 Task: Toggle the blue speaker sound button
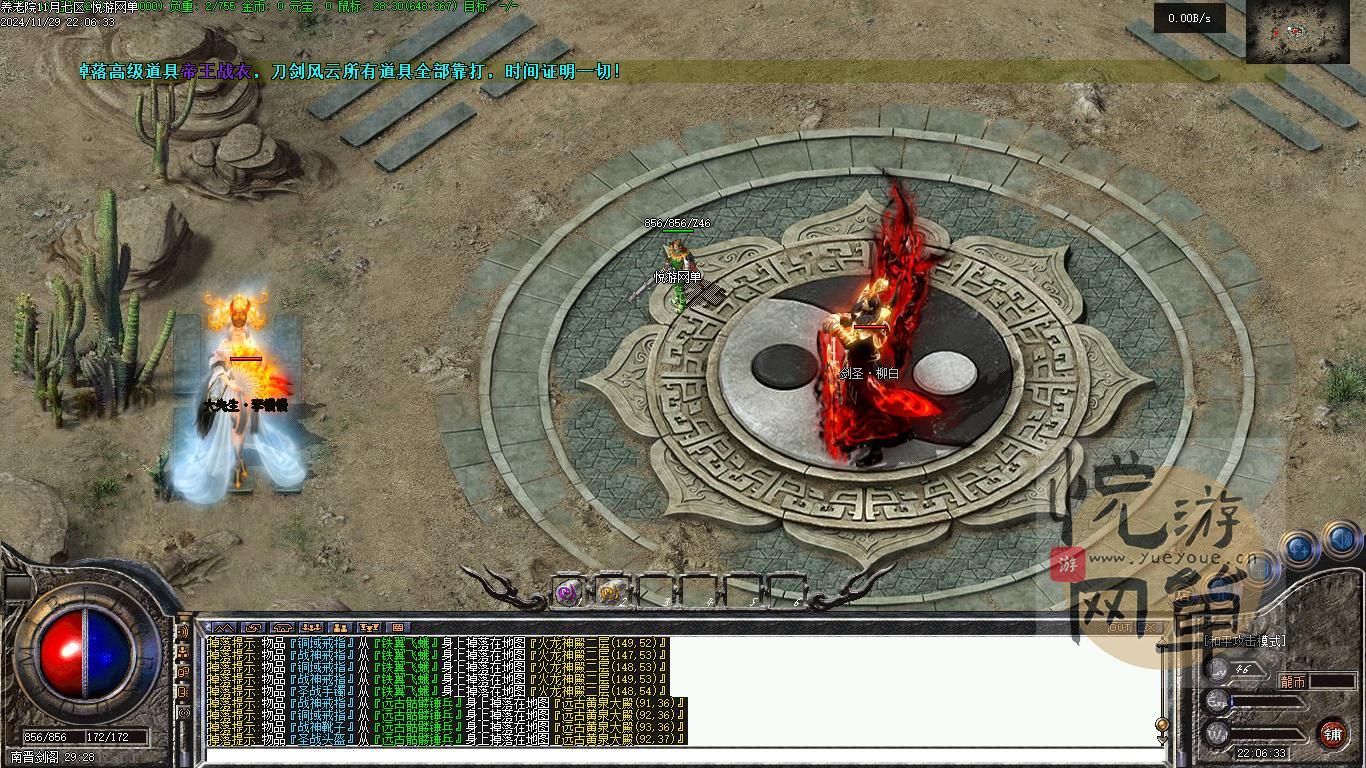pyautogui.click(x=1342, y=541)
